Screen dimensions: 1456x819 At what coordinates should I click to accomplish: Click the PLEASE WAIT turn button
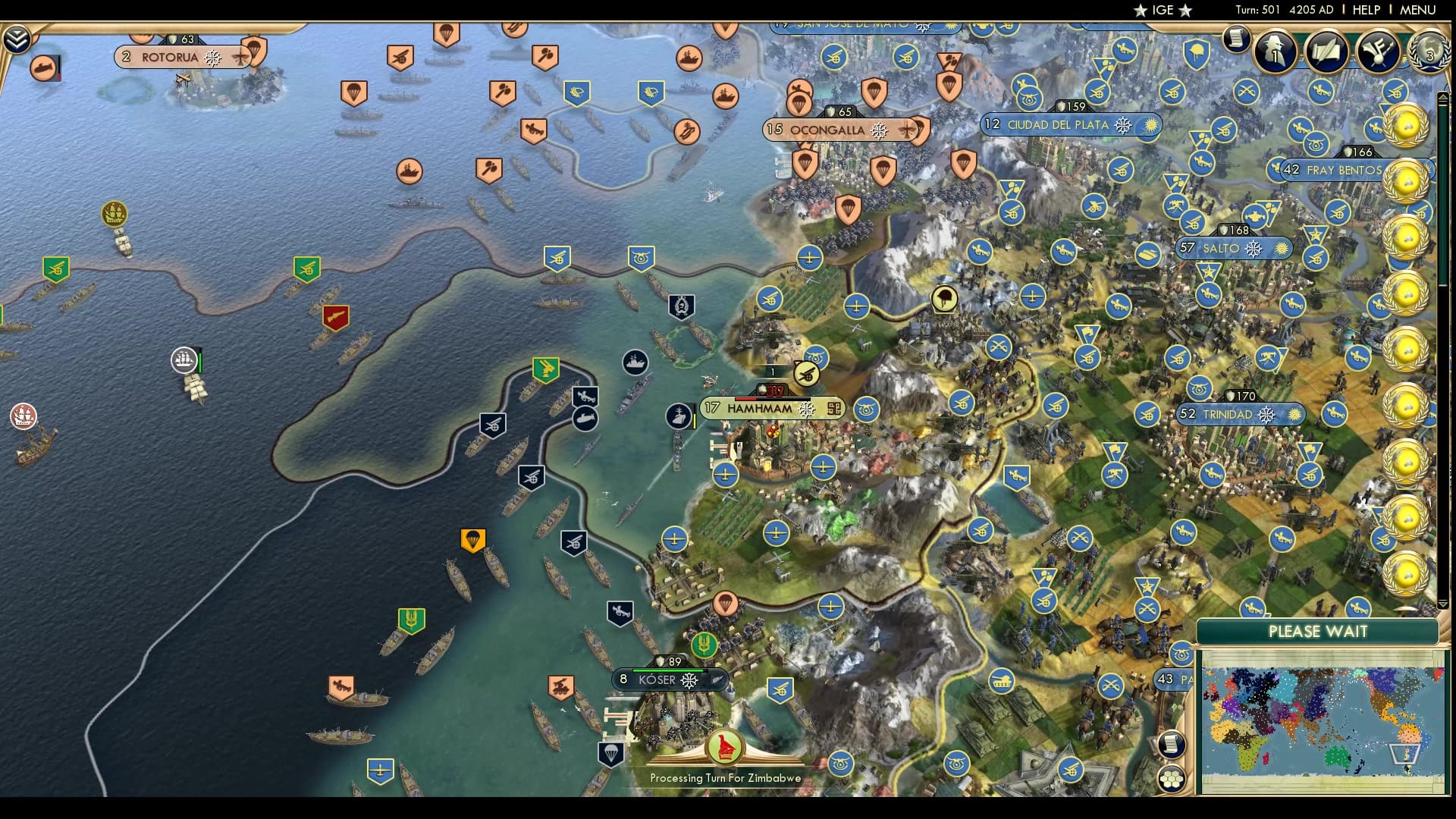coord(1317,632)
